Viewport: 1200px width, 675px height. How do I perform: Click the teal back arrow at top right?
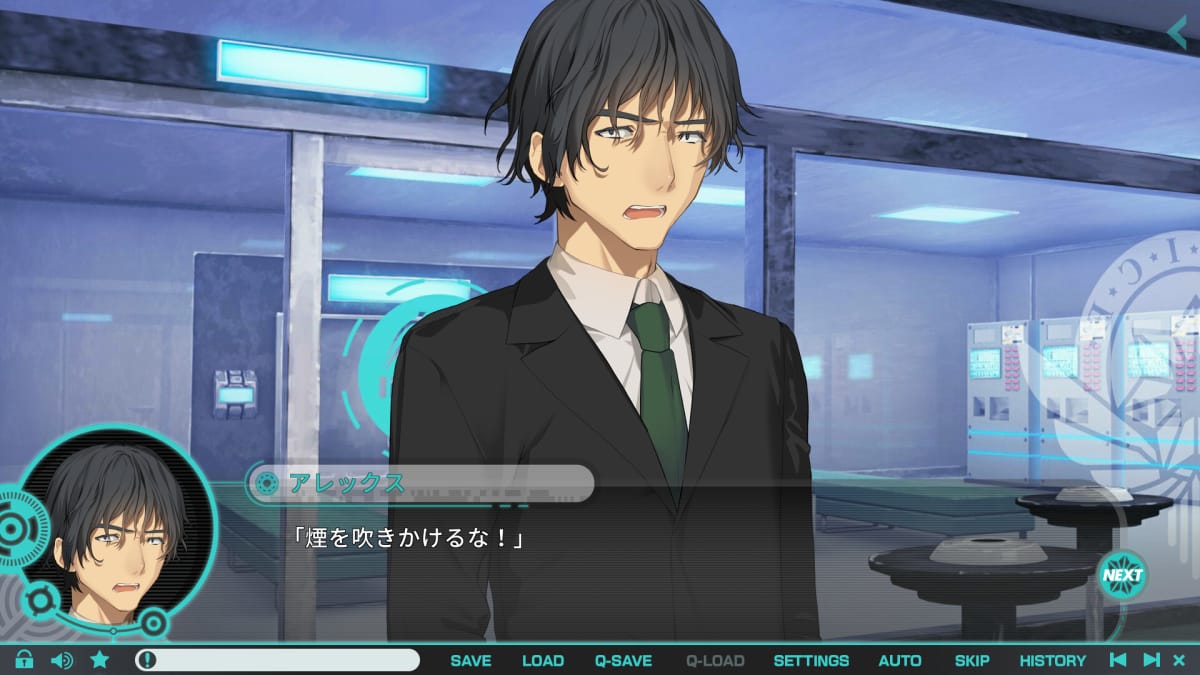point(1177,32)
